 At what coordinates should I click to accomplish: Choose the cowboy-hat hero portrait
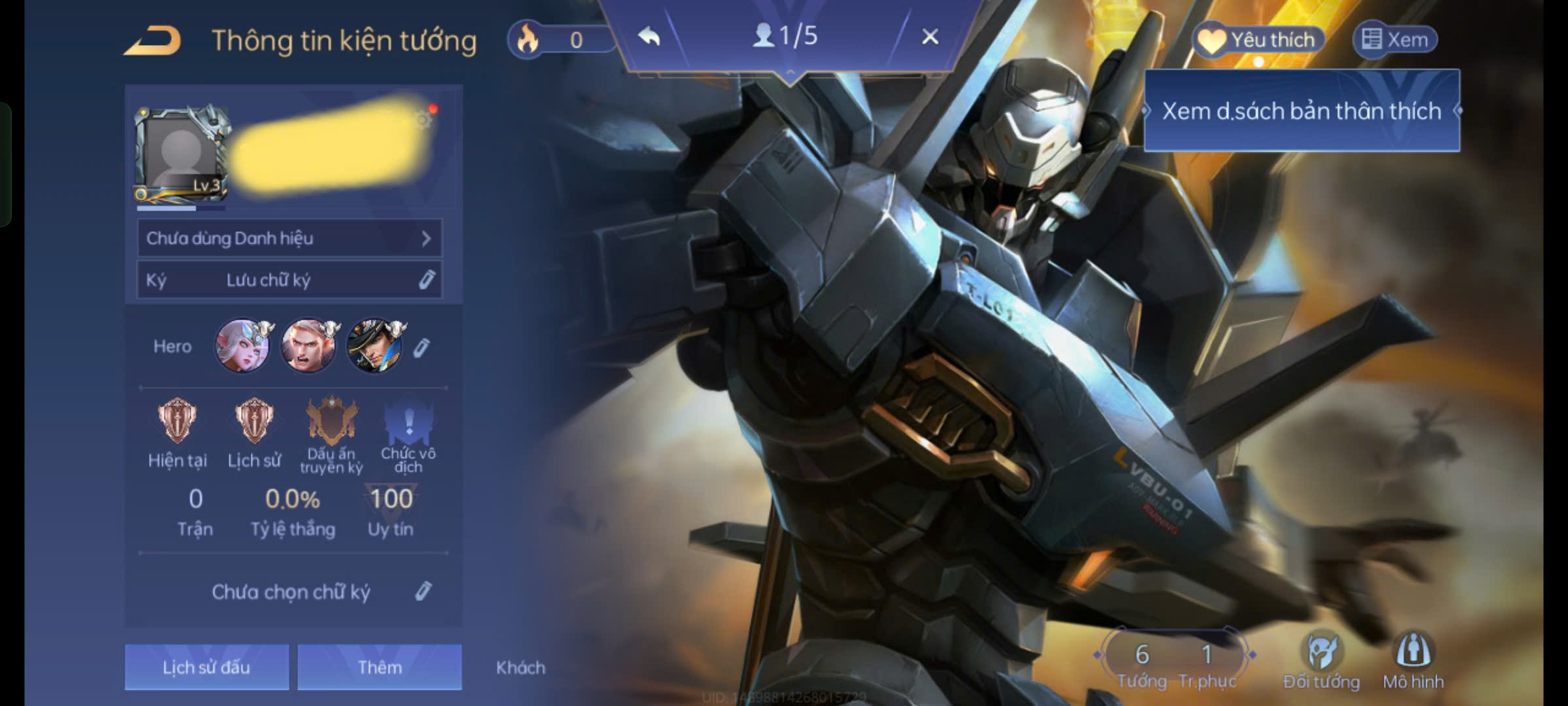pyautogui.click(x=375, y=346)
